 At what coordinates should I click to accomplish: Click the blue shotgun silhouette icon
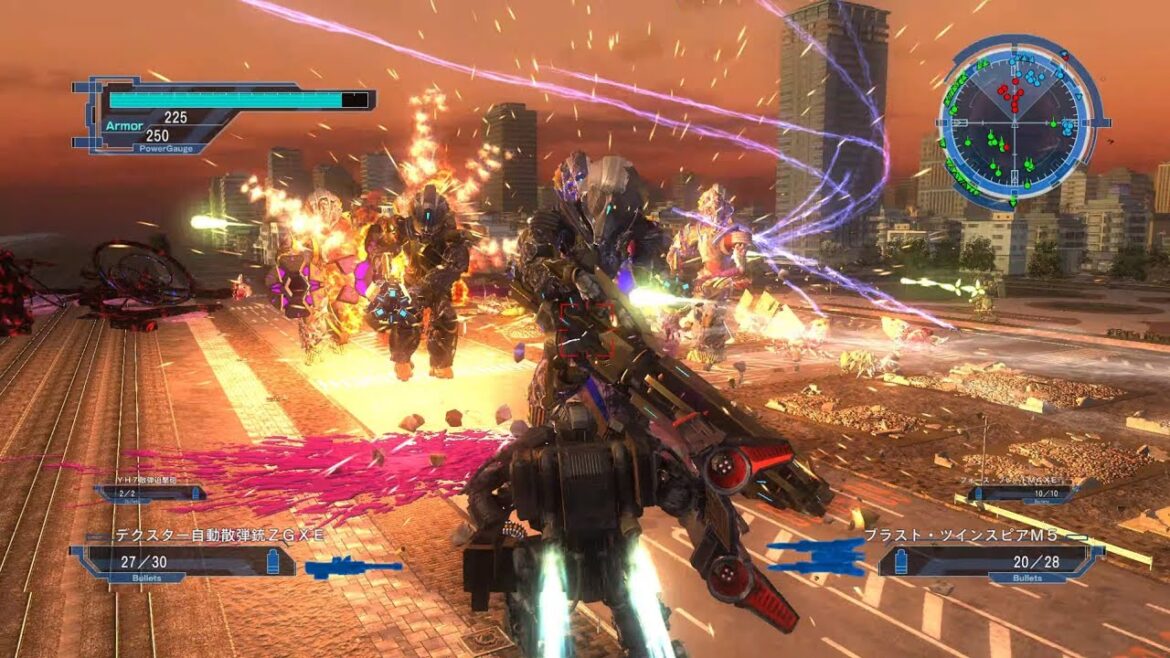click(352, 568)
